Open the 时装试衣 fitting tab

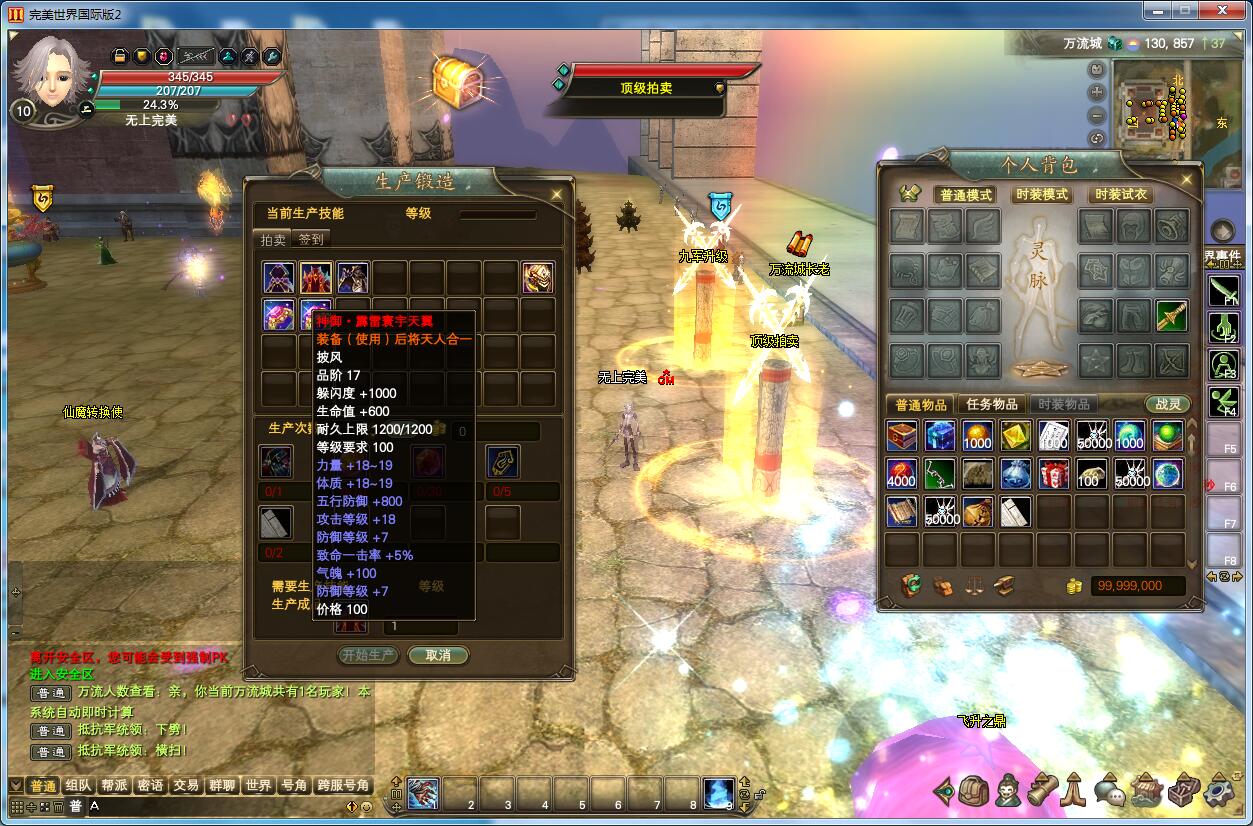[1121, 194]
